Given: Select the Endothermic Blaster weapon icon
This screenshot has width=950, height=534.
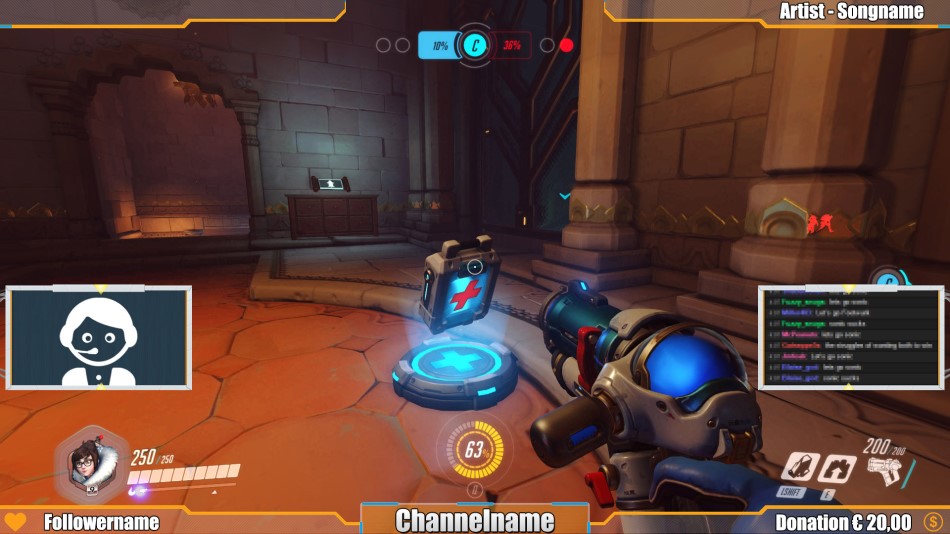Looking at the screenshot, I should [x=883, y=468].
